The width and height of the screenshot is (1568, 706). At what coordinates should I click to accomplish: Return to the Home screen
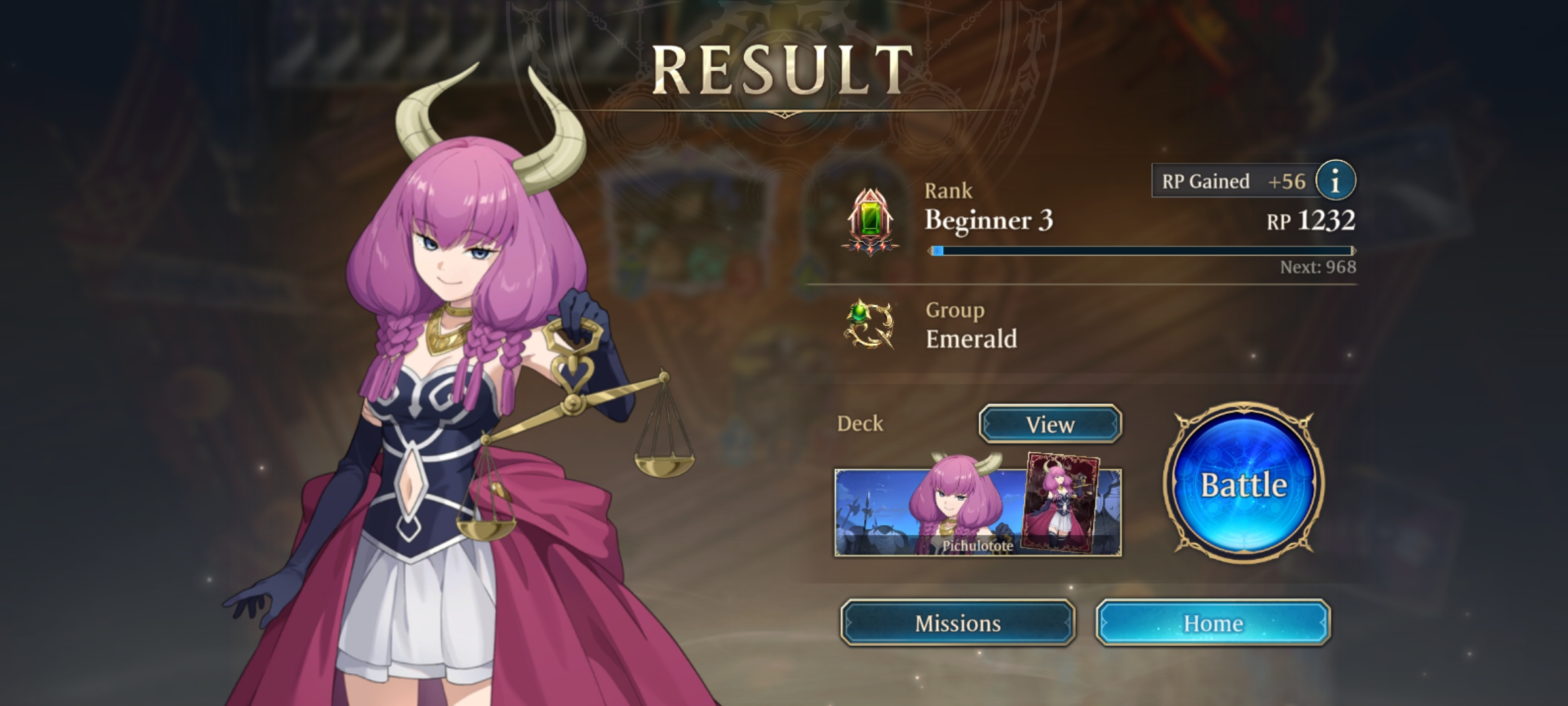coord(1213,623)
